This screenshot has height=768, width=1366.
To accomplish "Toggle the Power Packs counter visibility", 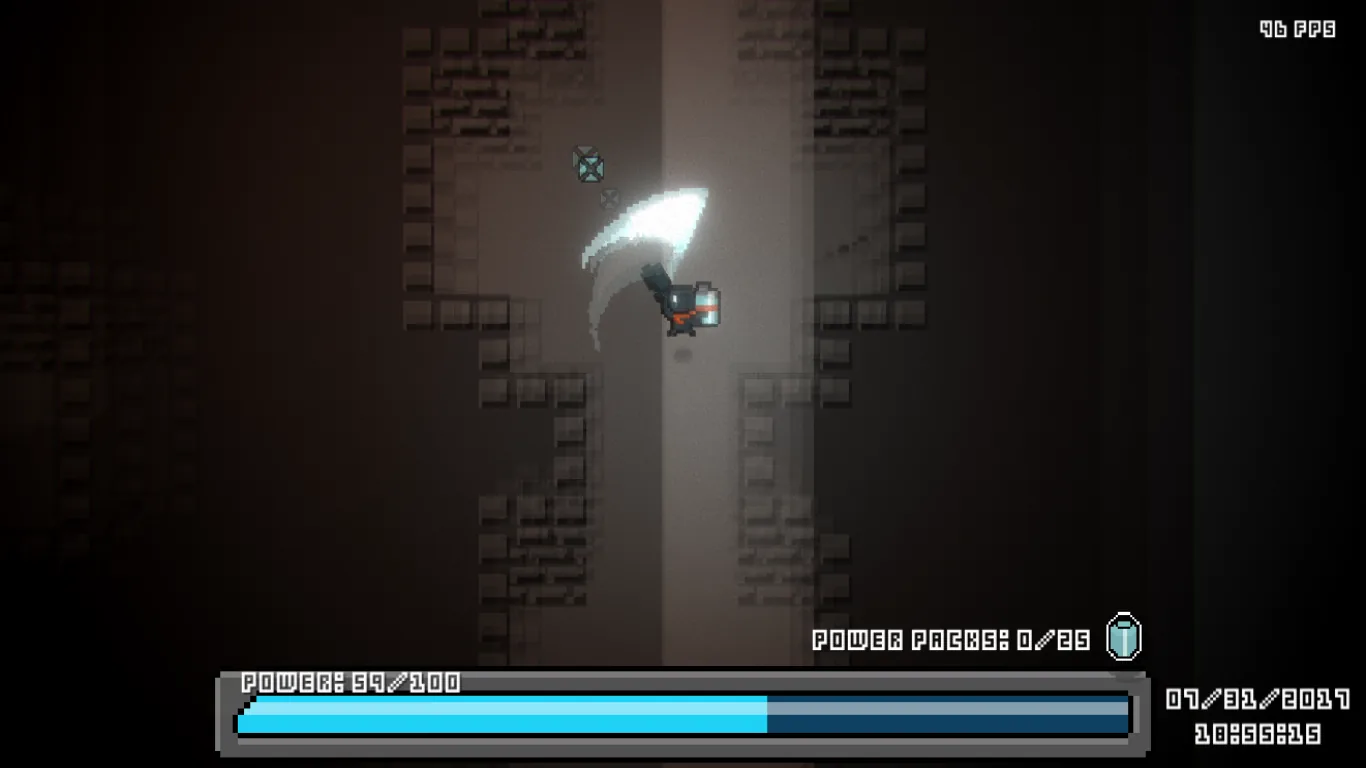I will [950, 637].
